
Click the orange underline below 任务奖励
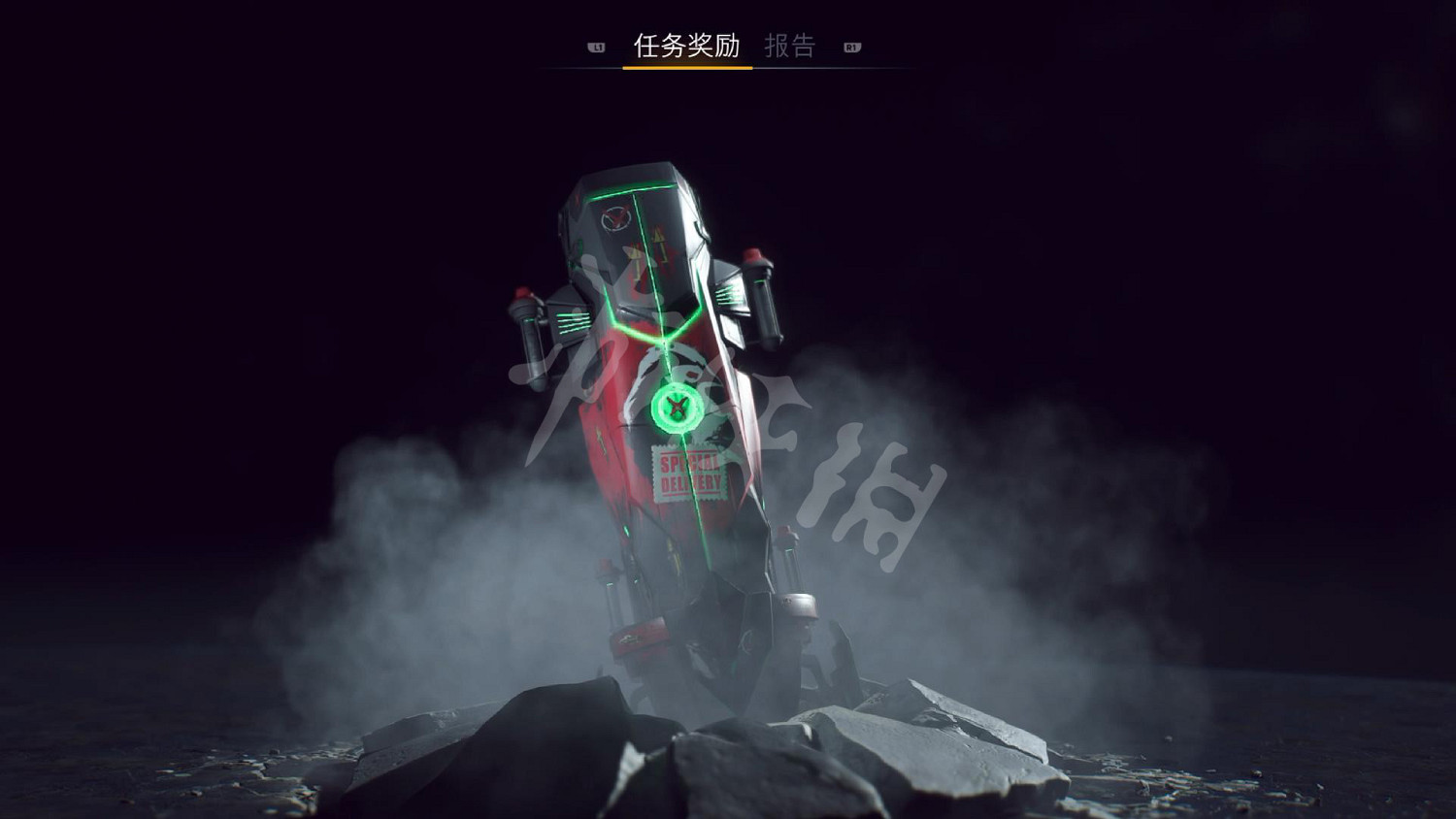pos(686,66)
